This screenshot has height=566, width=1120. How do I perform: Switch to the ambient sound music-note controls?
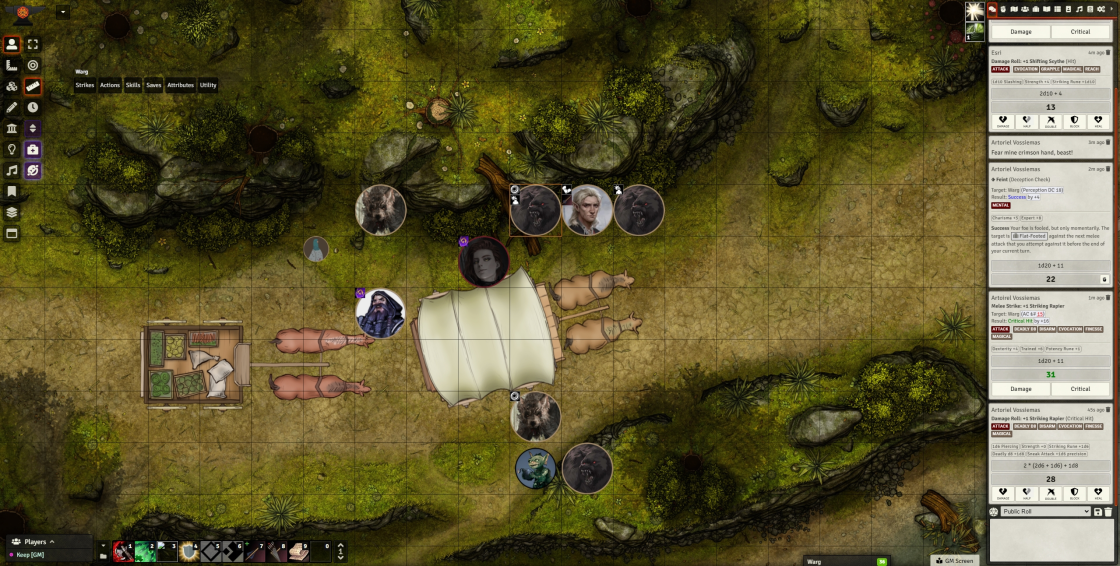(x=12, y=170)
